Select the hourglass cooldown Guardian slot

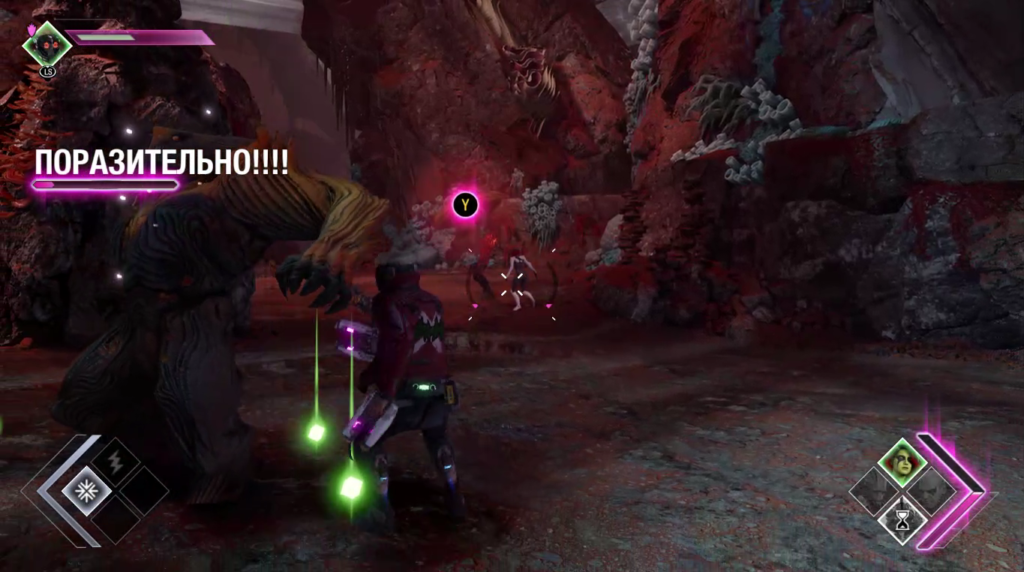pyautogui.click(x=903, y=519)
